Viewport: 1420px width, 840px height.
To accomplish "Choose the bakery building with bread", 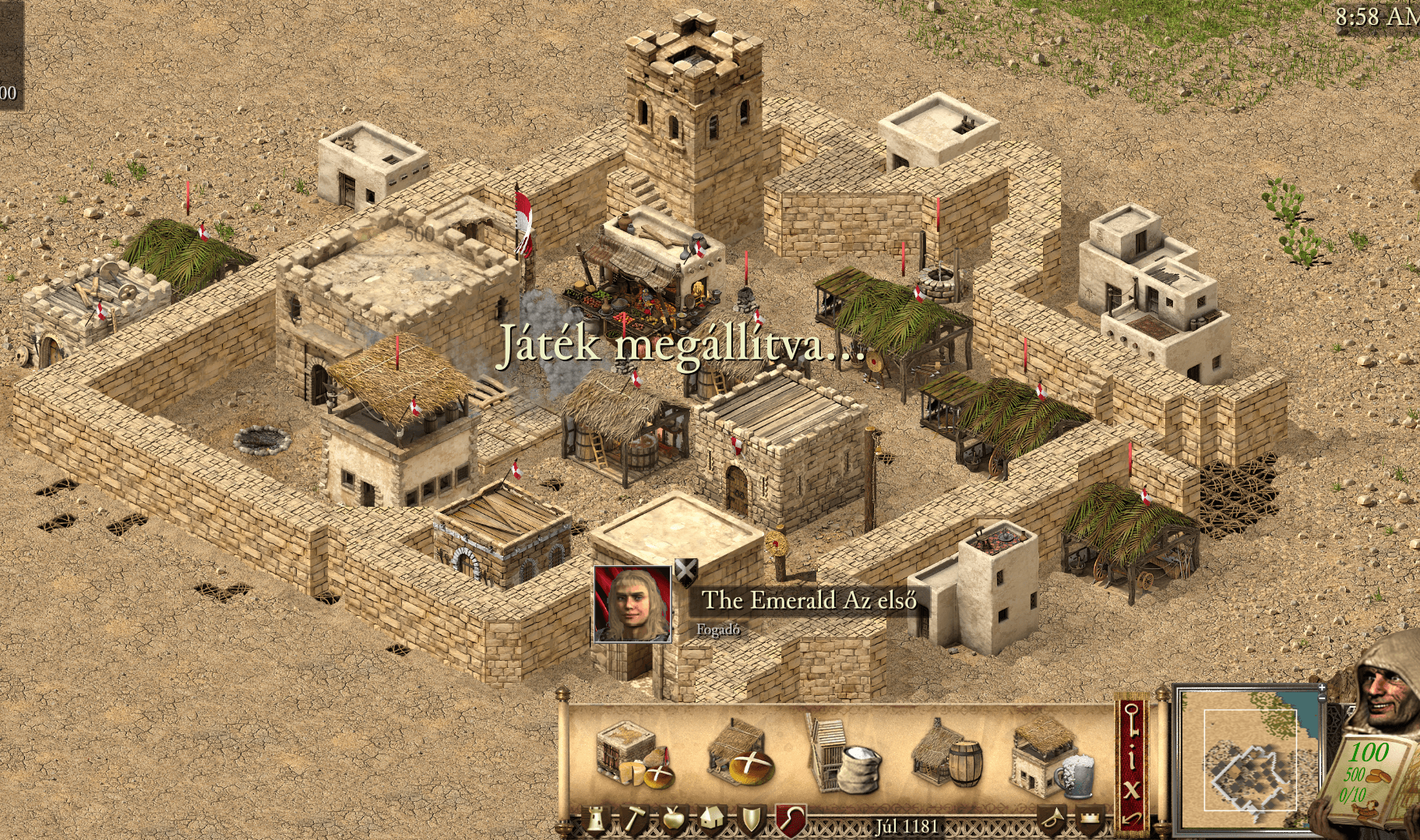I will (x=740, y=753).
